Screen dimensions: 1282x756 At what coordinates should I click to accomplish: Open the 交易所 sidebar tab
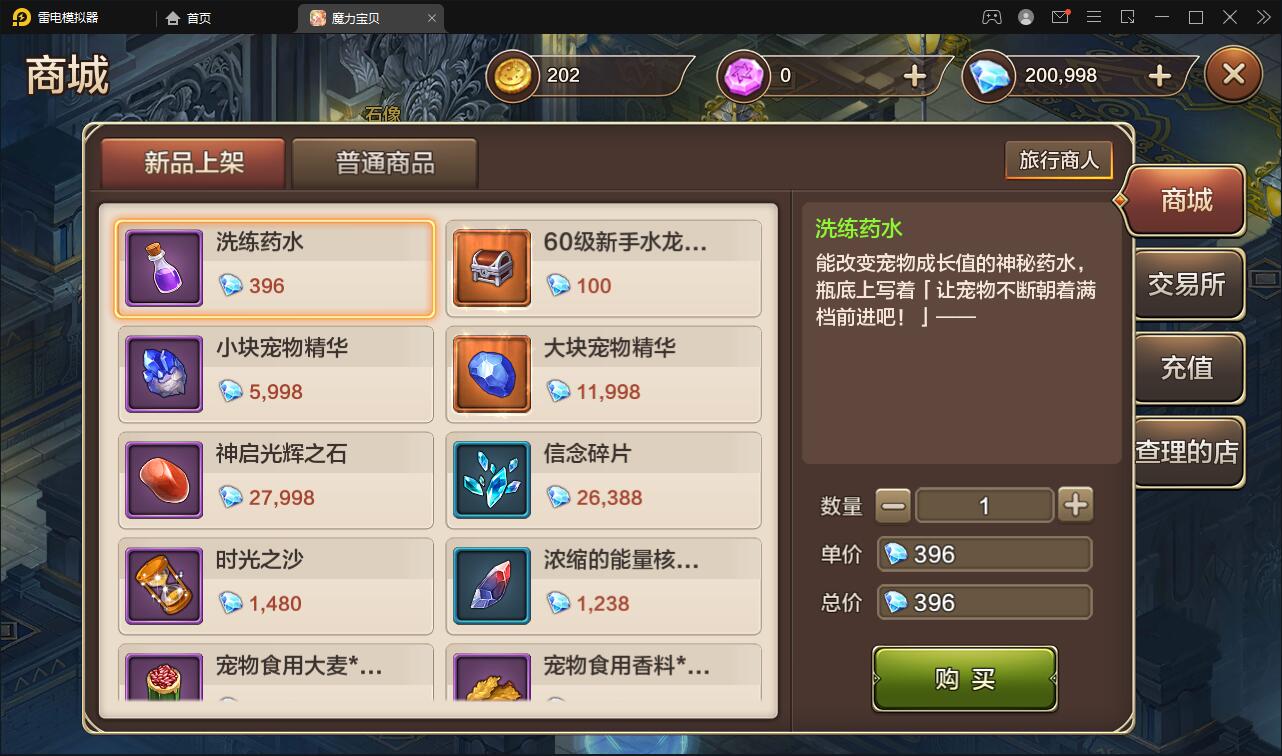(x=1189, y=285)
